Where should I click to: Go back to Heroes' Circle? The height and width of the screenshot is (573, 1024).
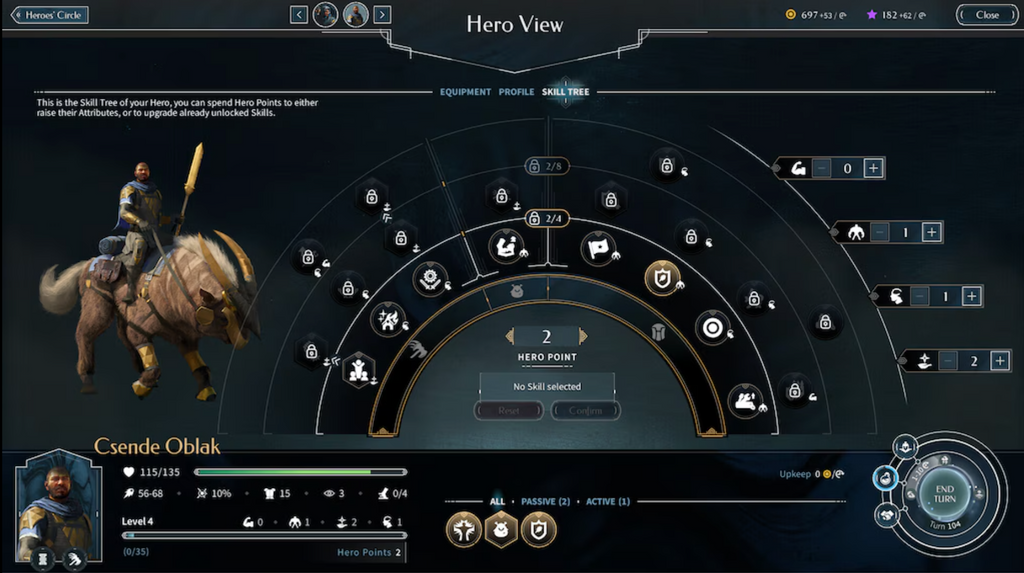50,15
